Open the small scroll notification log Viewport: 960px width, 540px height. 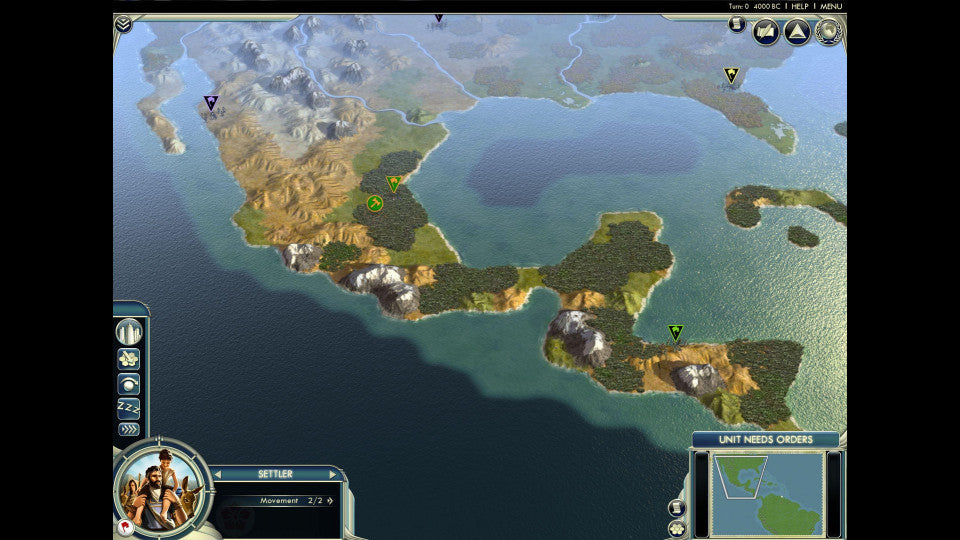tap(737, 24)
